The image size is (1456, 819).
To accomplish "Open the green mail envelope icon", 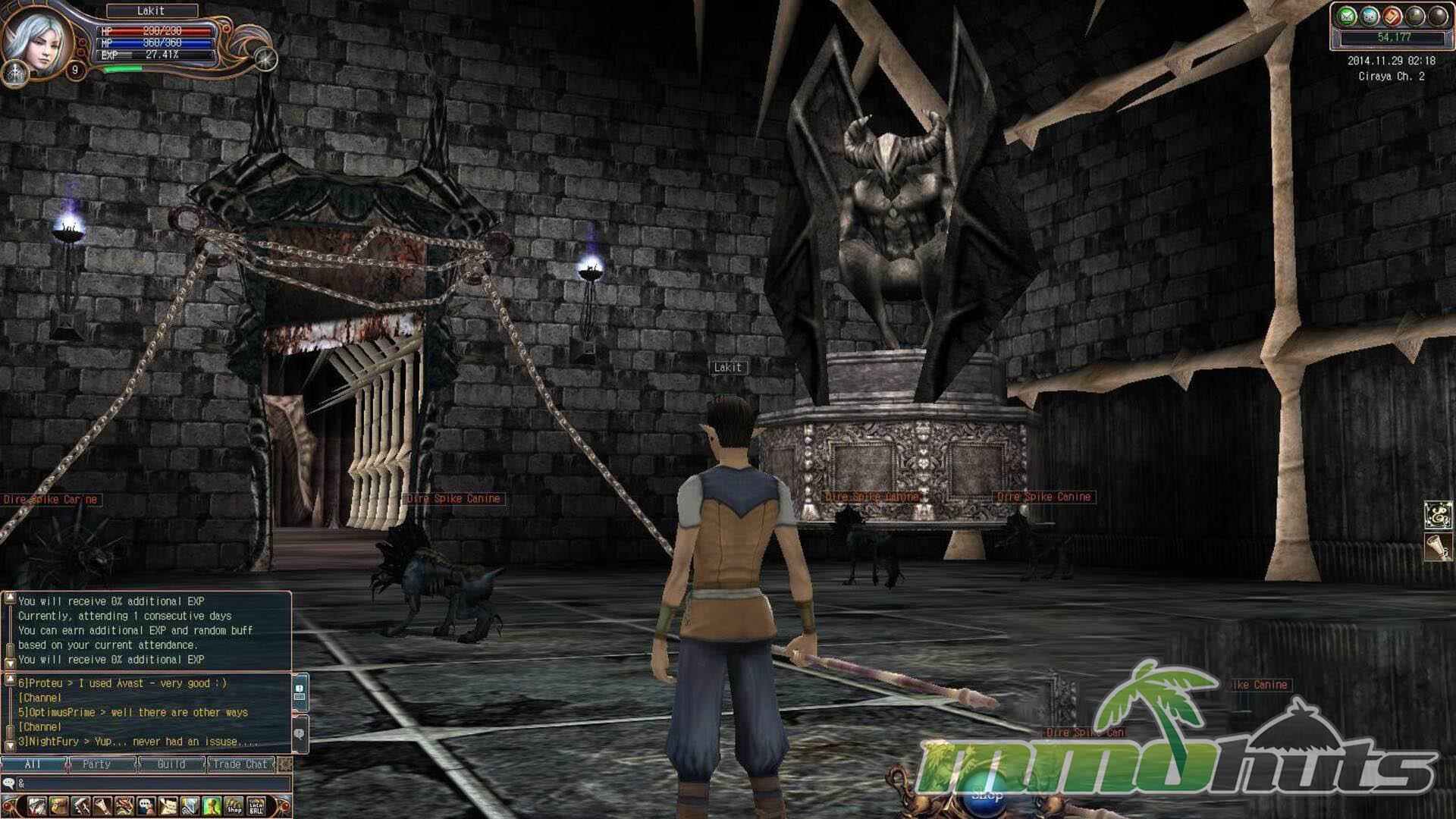I will coord(1347,16).
